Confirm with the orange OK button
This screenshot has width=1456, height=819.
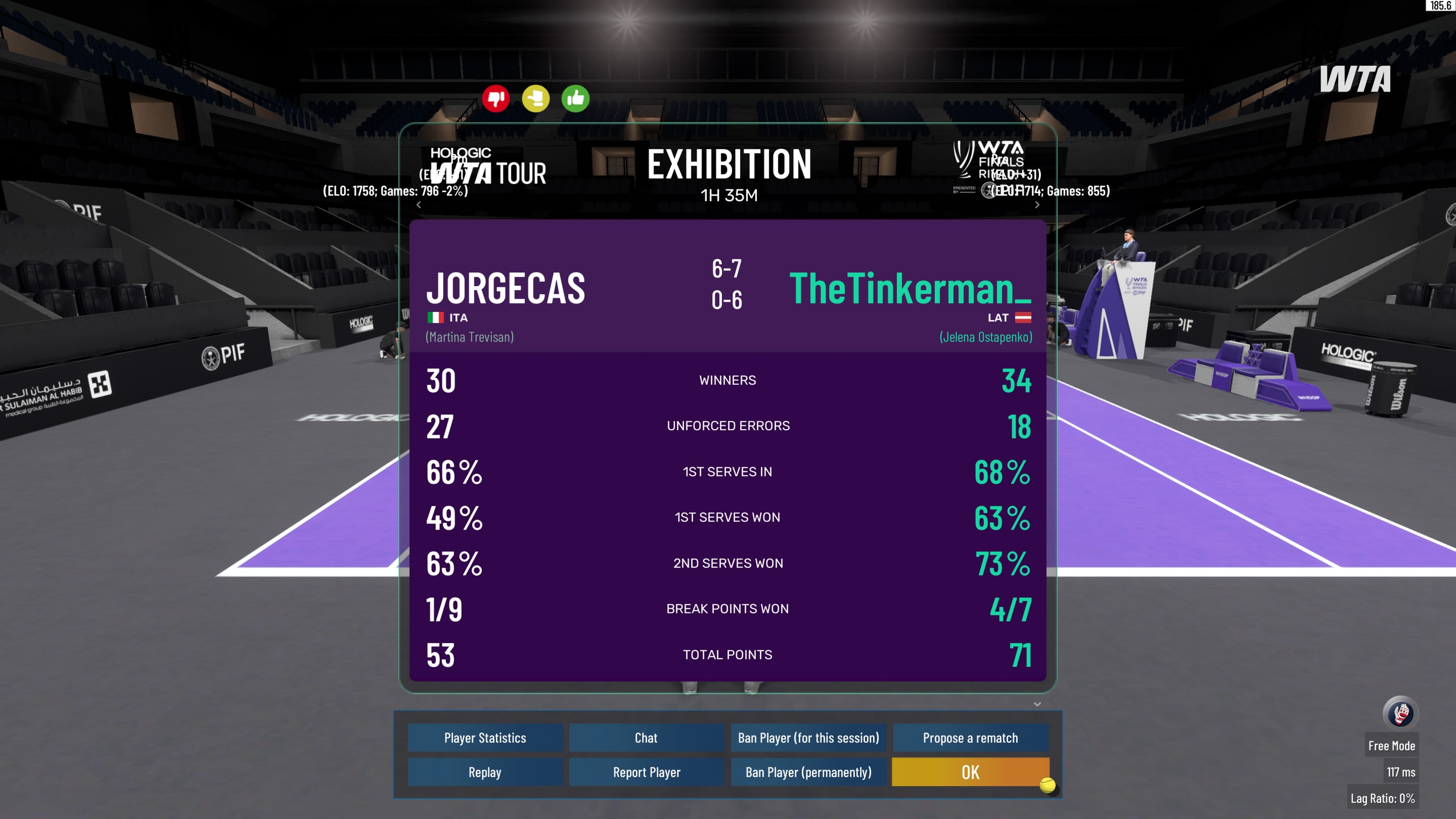pos(970,772)
